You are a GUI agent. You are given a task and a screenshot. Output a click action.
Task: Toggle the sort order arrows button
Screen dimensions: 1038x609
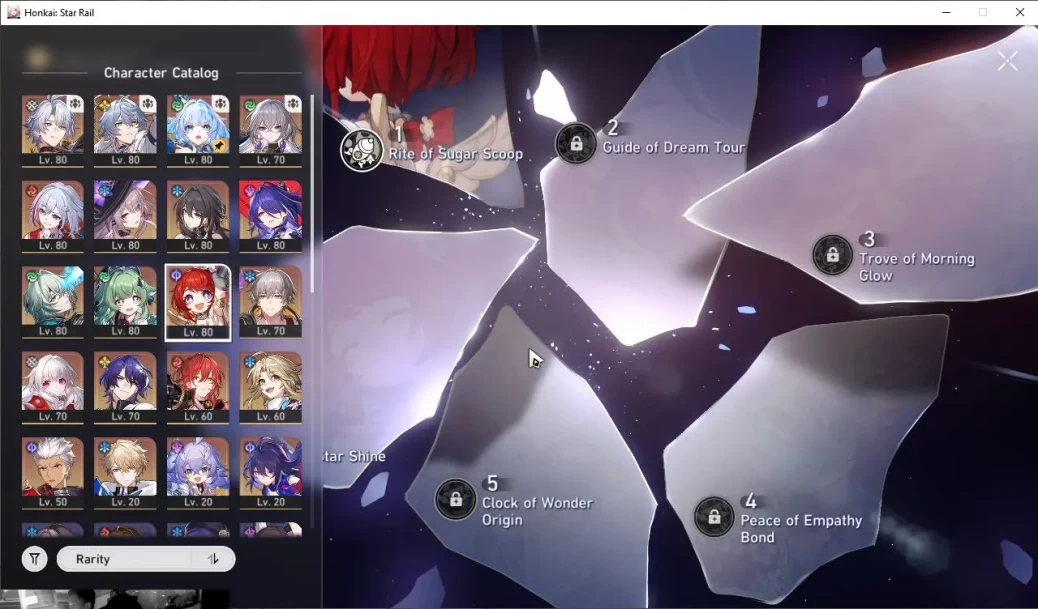pyautogui.click(x=213, y=559)
